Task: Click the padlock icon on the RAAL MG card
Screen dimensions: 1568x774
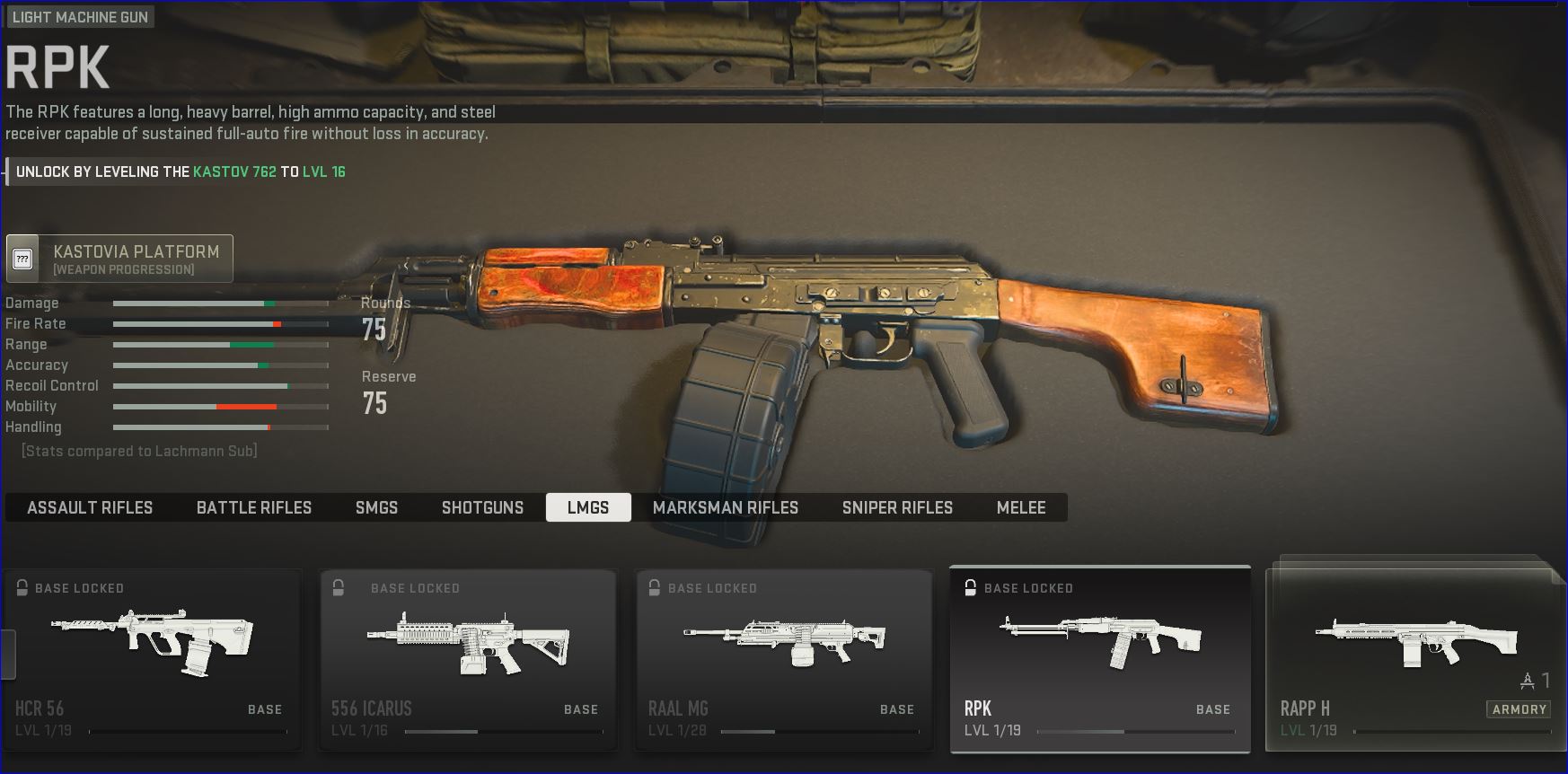Action: point(652,588)
